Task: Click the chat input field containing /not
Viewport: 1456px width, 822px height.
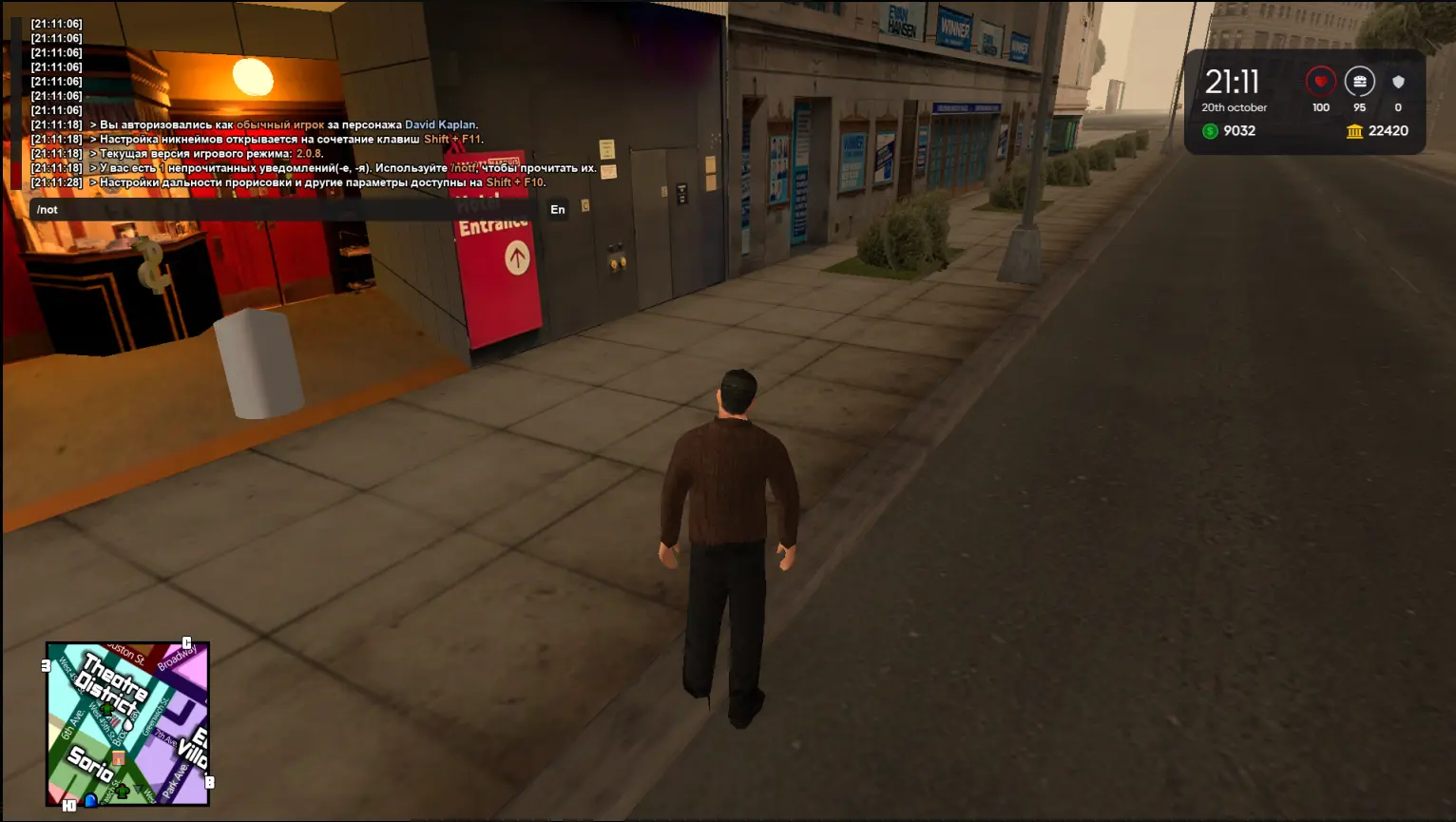Action: (285, 210)
